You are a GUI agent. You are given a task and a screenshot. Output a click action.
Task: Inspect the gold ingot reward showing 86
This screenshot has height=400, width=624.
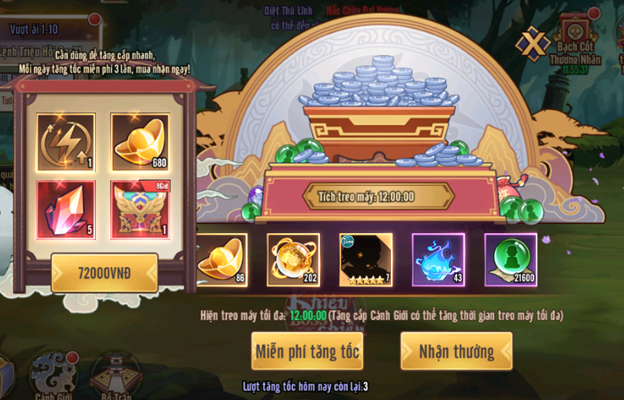222,259
